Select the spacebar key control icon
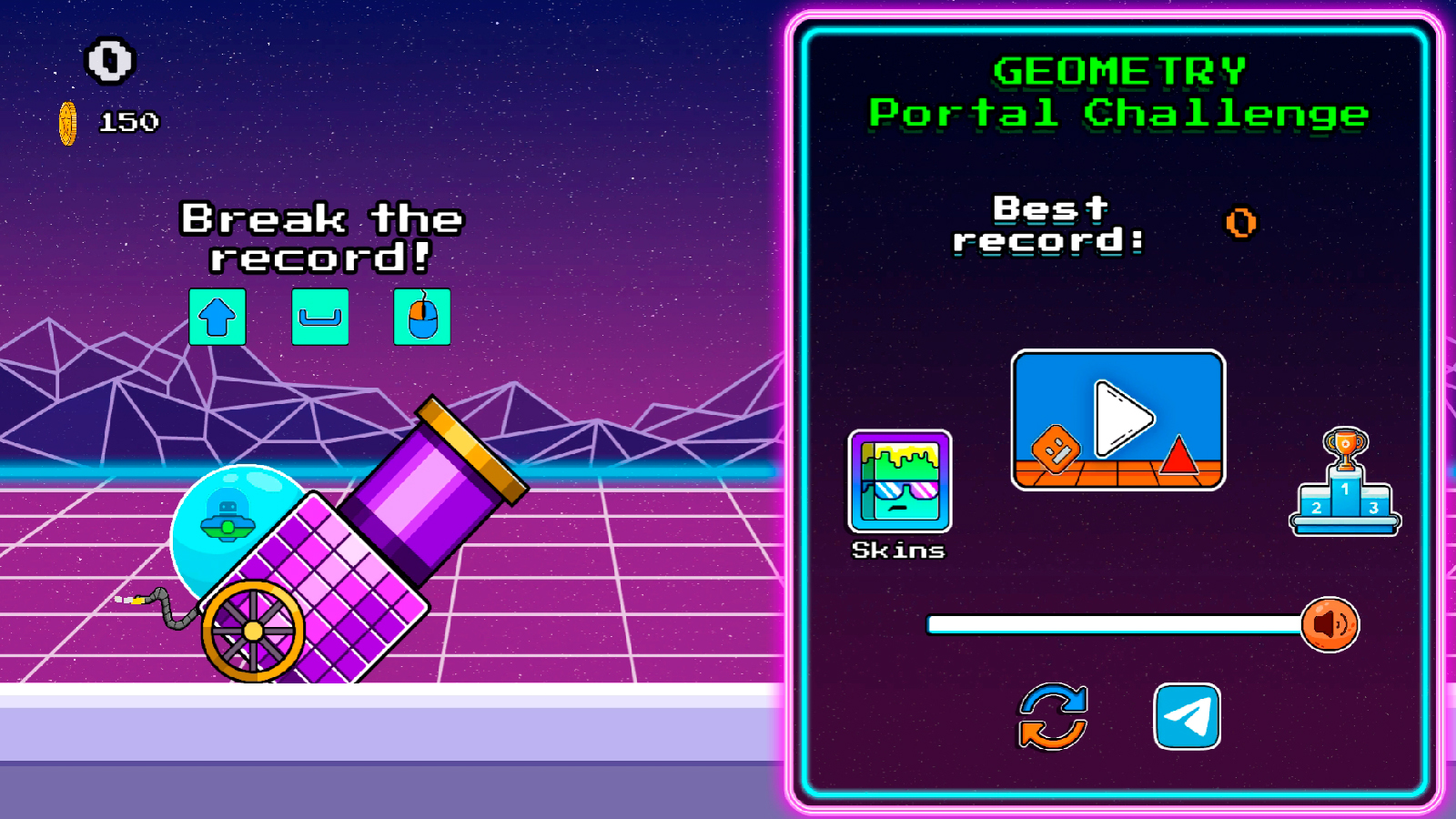Image resolution: width=1456 pixels, height=819 pixels. coord(319,318)
